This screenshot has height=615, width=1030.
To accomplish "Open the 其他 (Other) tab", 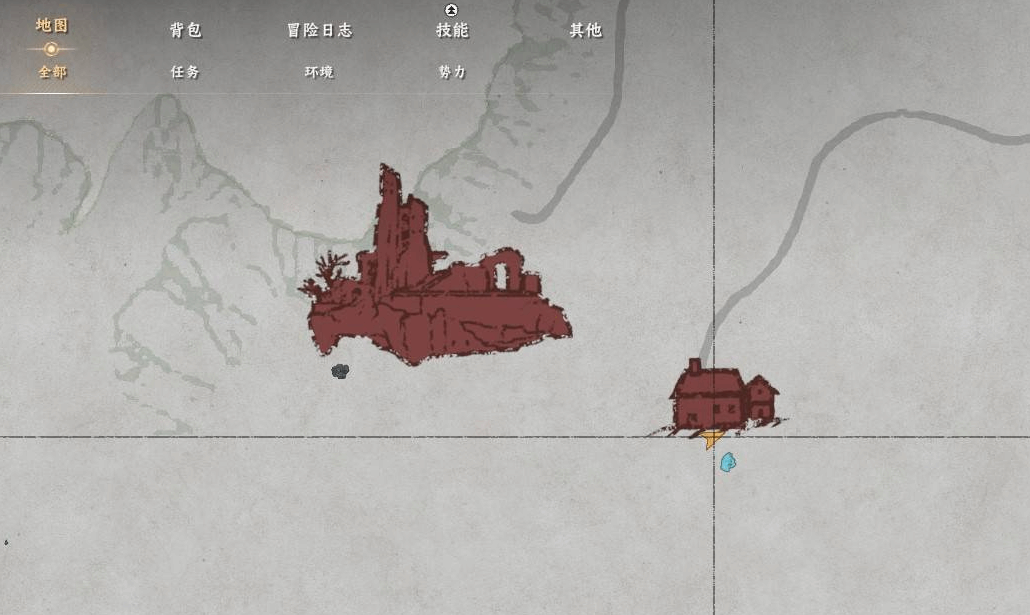I will [x=585, y=30].
